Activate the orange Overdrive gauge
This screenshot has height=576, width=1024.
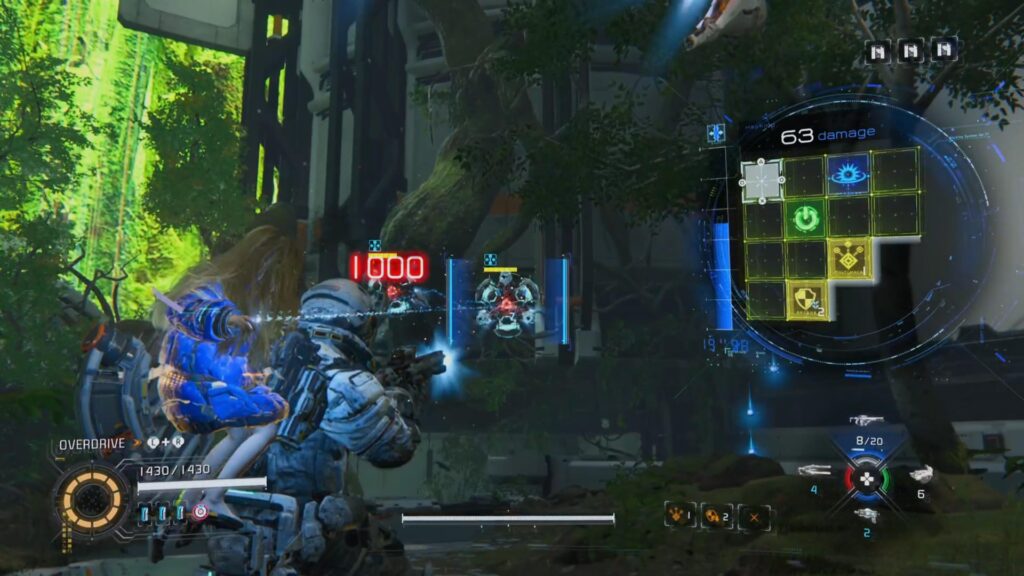pos(92,498)
